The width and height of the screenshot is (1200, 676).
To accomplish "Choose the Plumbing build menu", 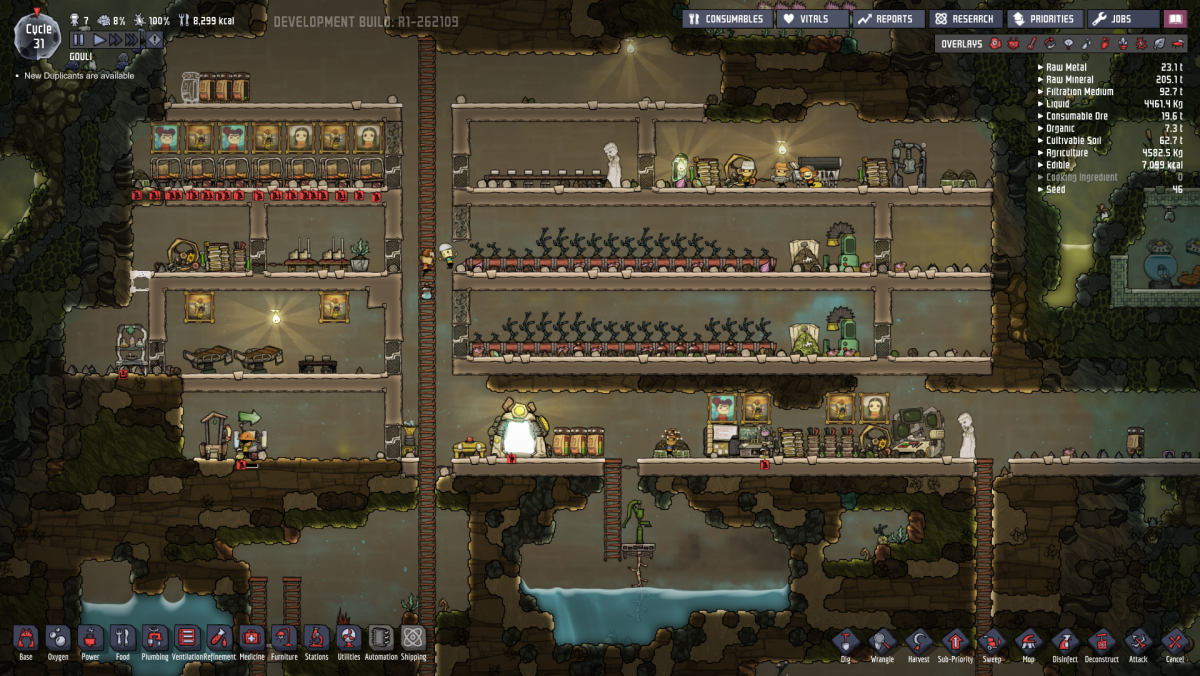I will [x=155, y=638].
